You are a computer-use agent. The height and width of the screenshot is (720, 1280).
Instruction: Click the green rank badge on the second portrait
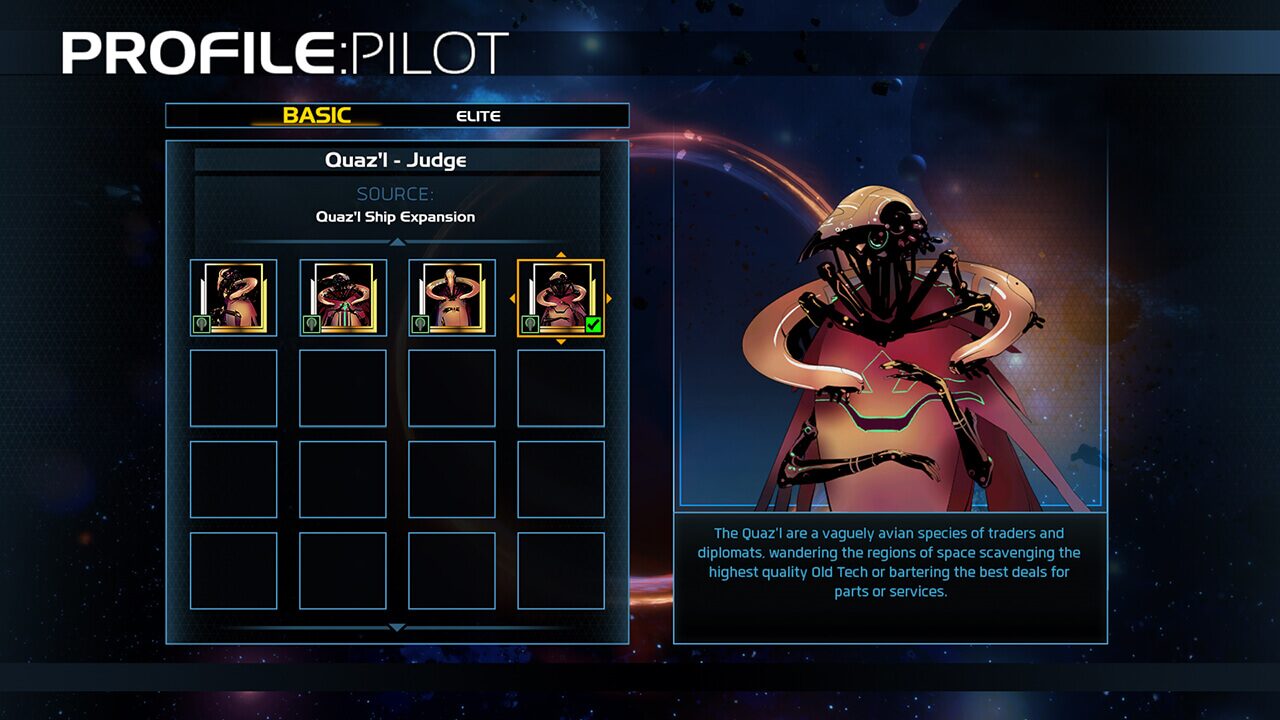coord(311,322)
